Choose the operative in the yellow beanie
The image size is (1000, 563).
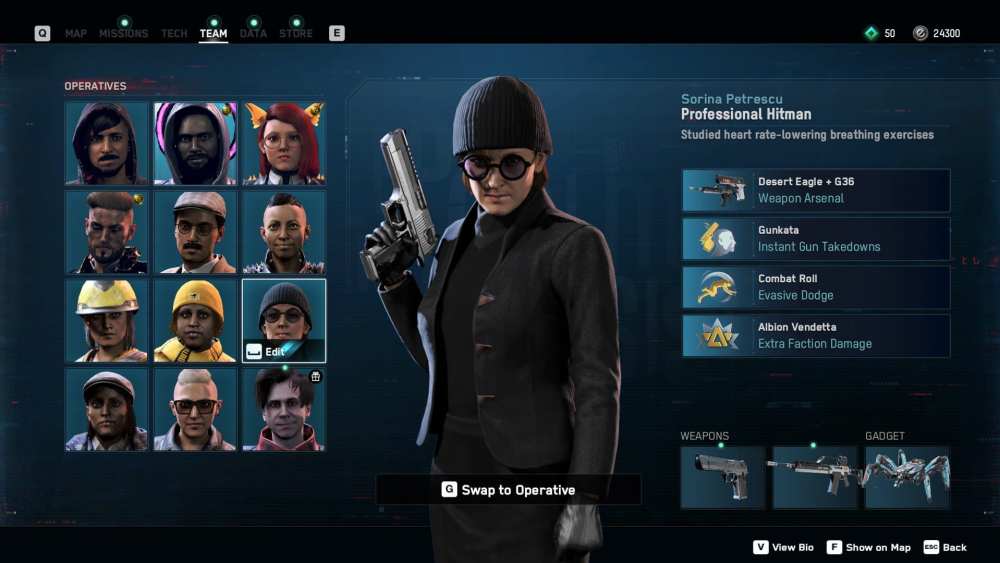click(x=195, y=320)
